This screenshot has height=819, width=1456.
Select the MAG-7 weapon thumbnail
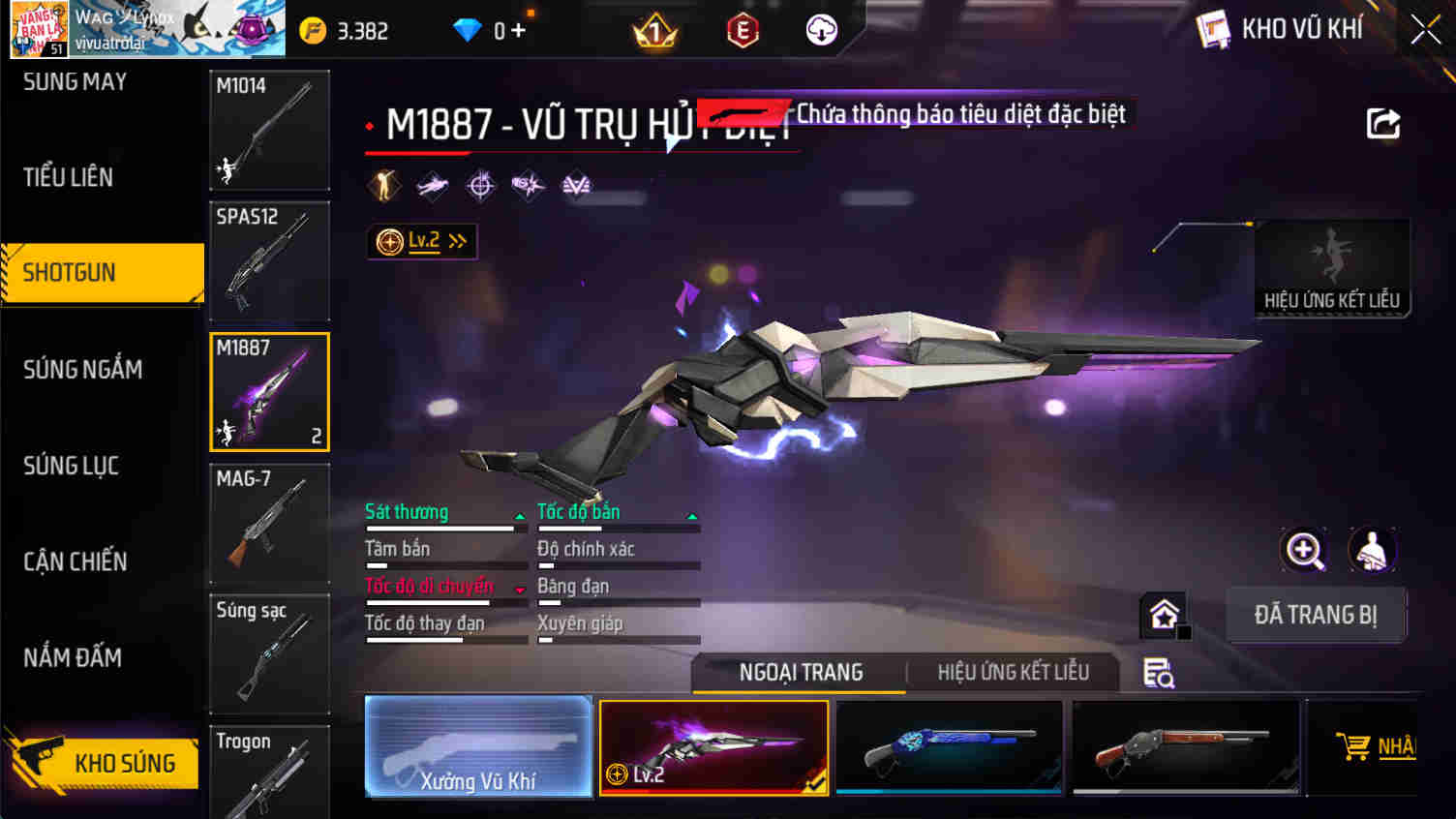269,523
